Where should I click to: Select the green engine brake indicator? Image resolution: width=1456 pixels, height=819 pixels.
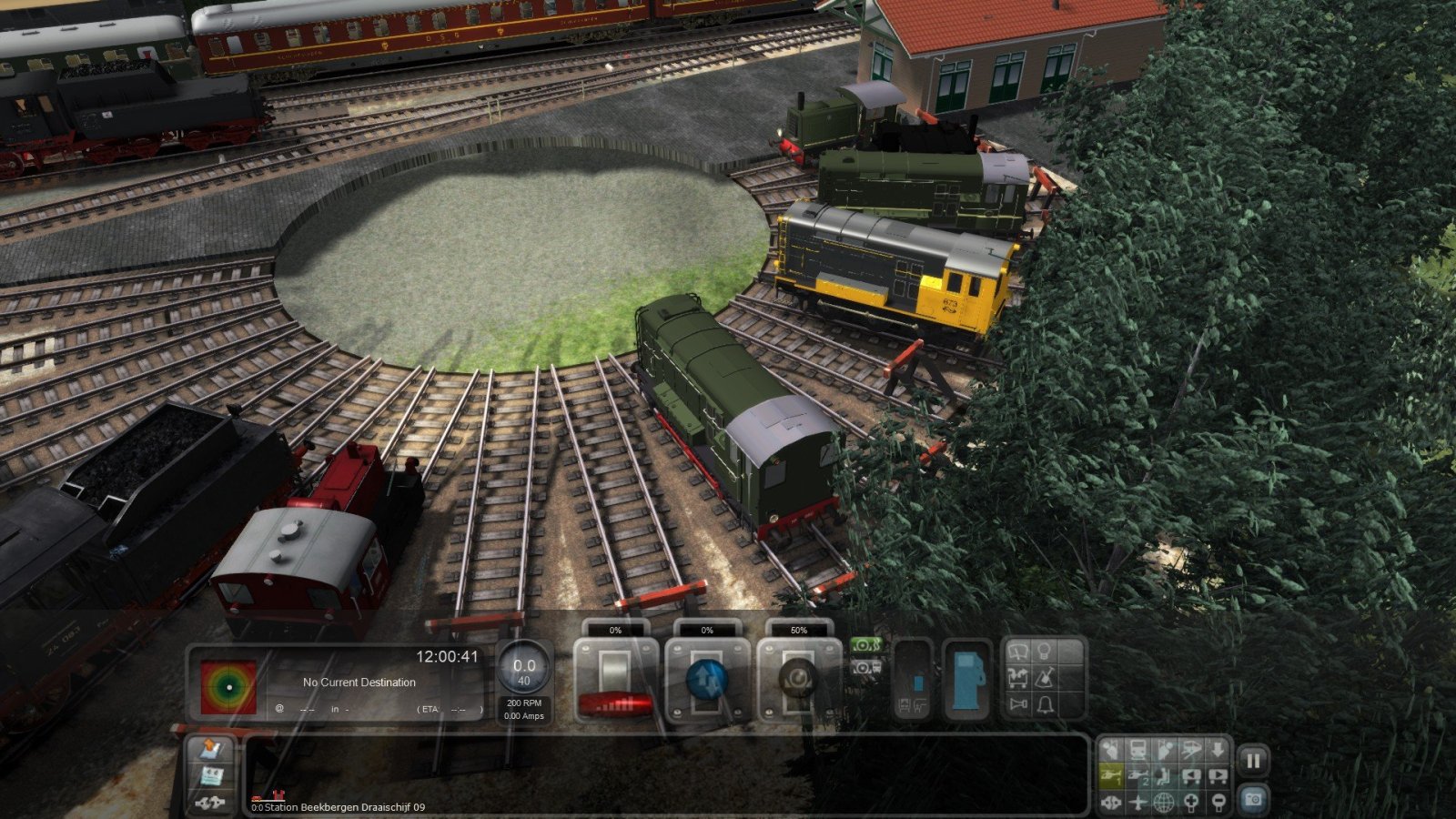point(865,646)
